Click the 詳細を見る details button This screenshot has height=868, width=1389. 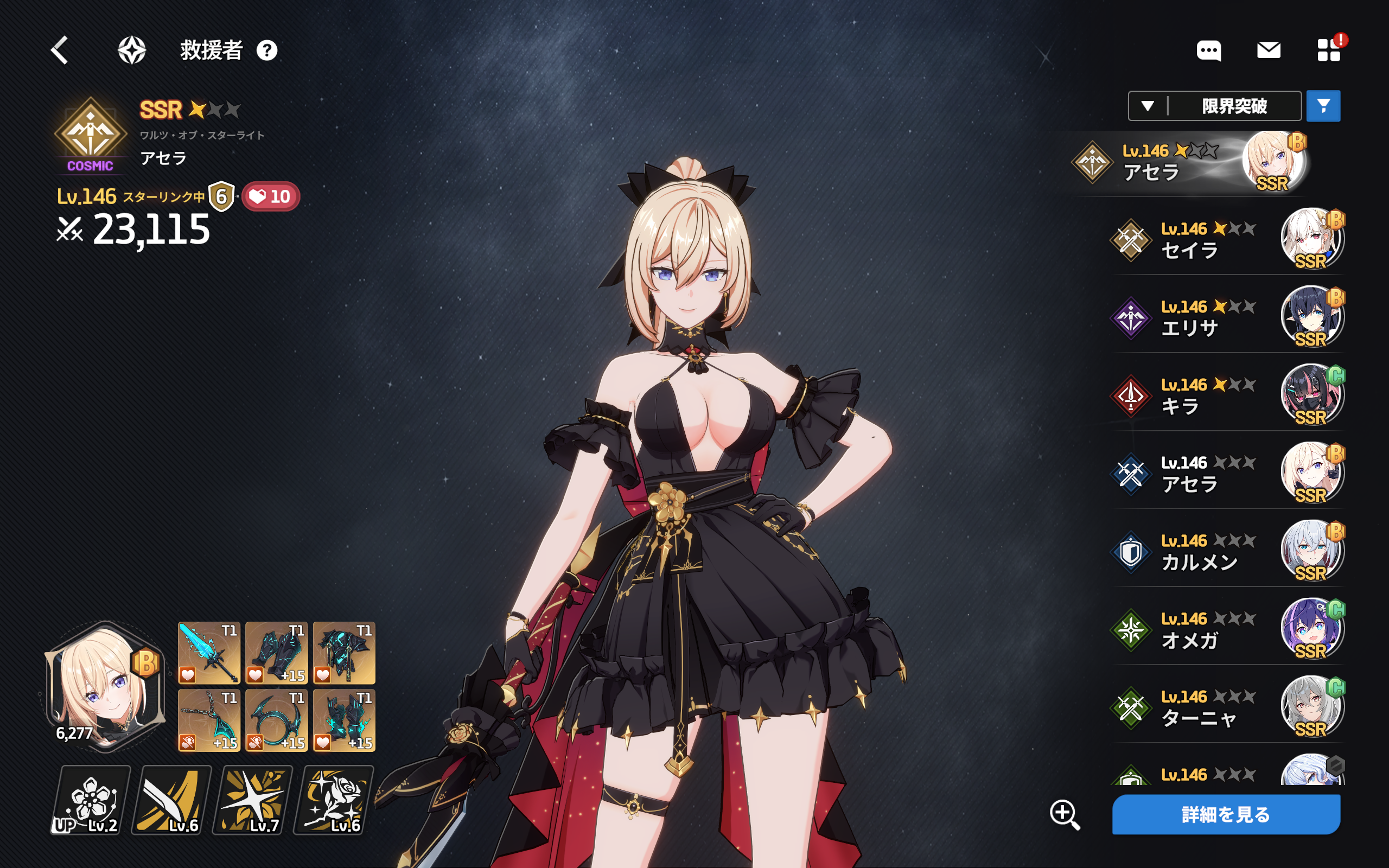(1226, 814)
